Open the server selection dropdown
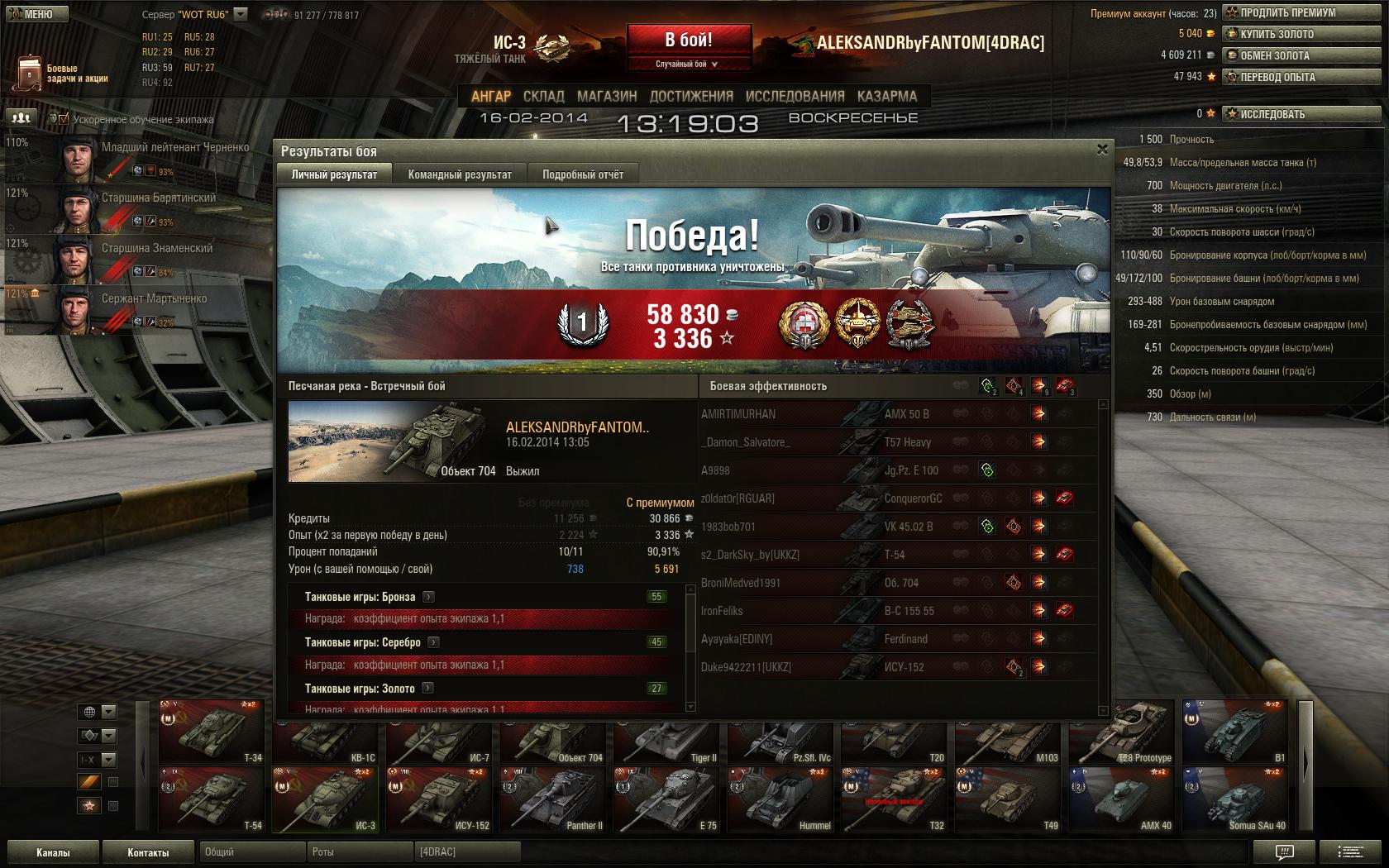Viewport: 1389px width, 868px height. pos(241,14)
